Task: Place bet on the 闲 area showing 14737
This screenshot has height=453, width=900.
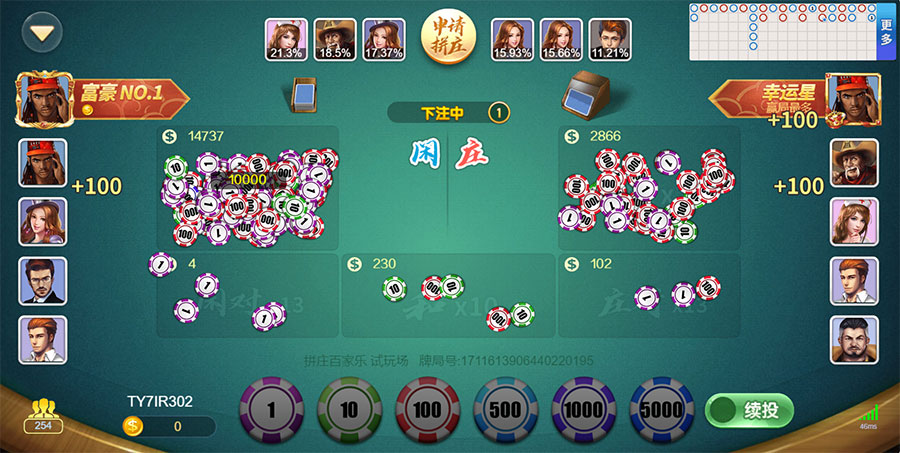Action: 248,190
